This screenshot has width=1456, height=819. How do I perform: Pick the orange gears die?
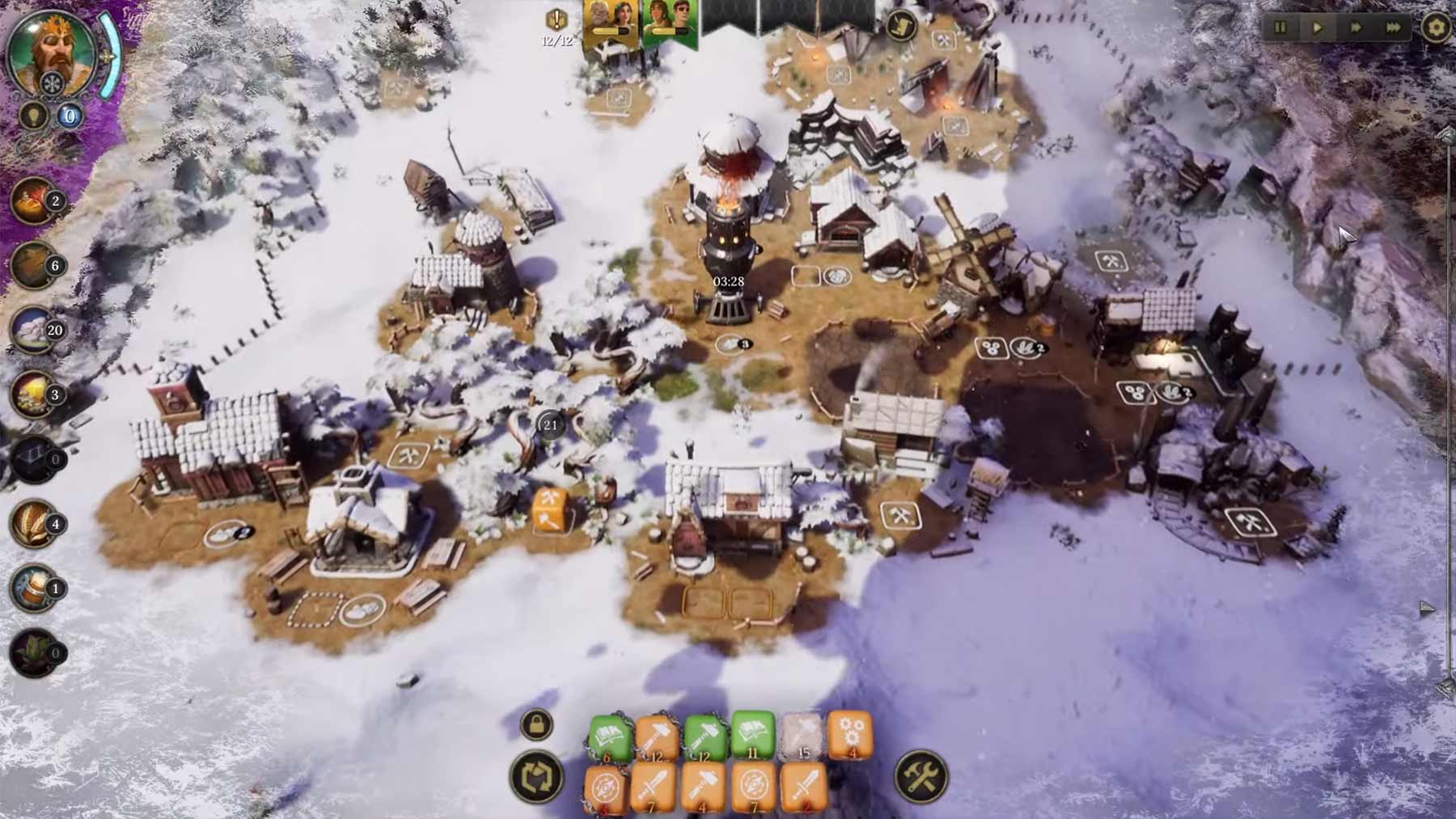click(x=849, y=734)
